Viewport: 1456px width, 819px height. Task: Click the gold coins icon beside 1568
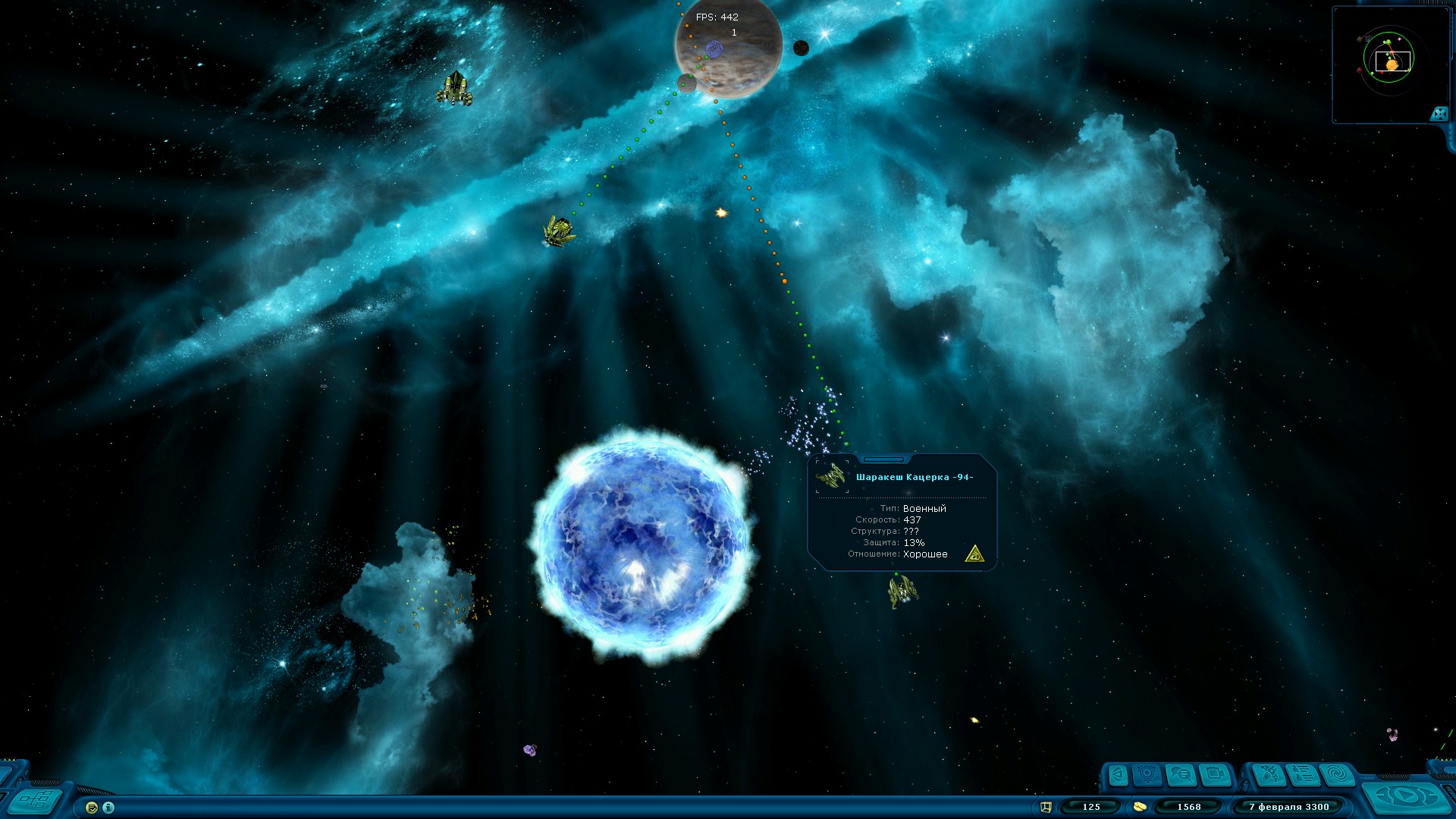coord(1140,807)
